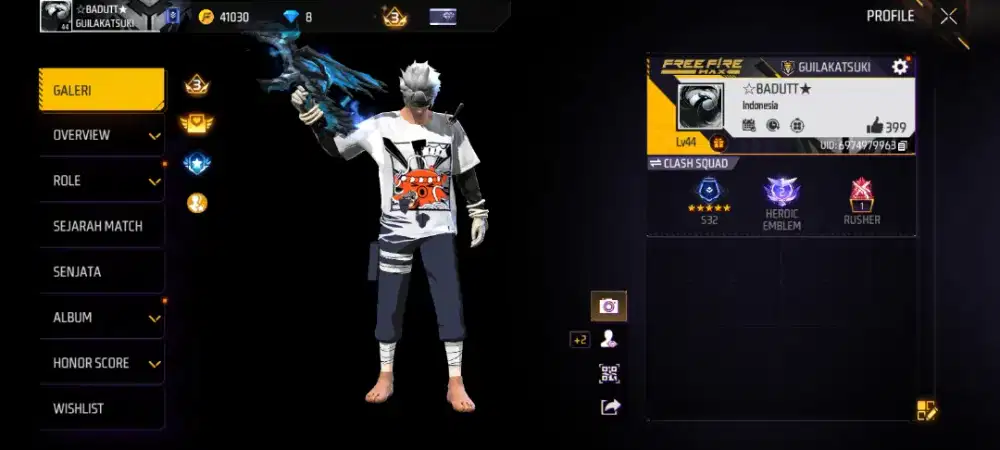The image size is (1000, 450).
Task: Expand the Role menu entry
Action: (101, 181)
